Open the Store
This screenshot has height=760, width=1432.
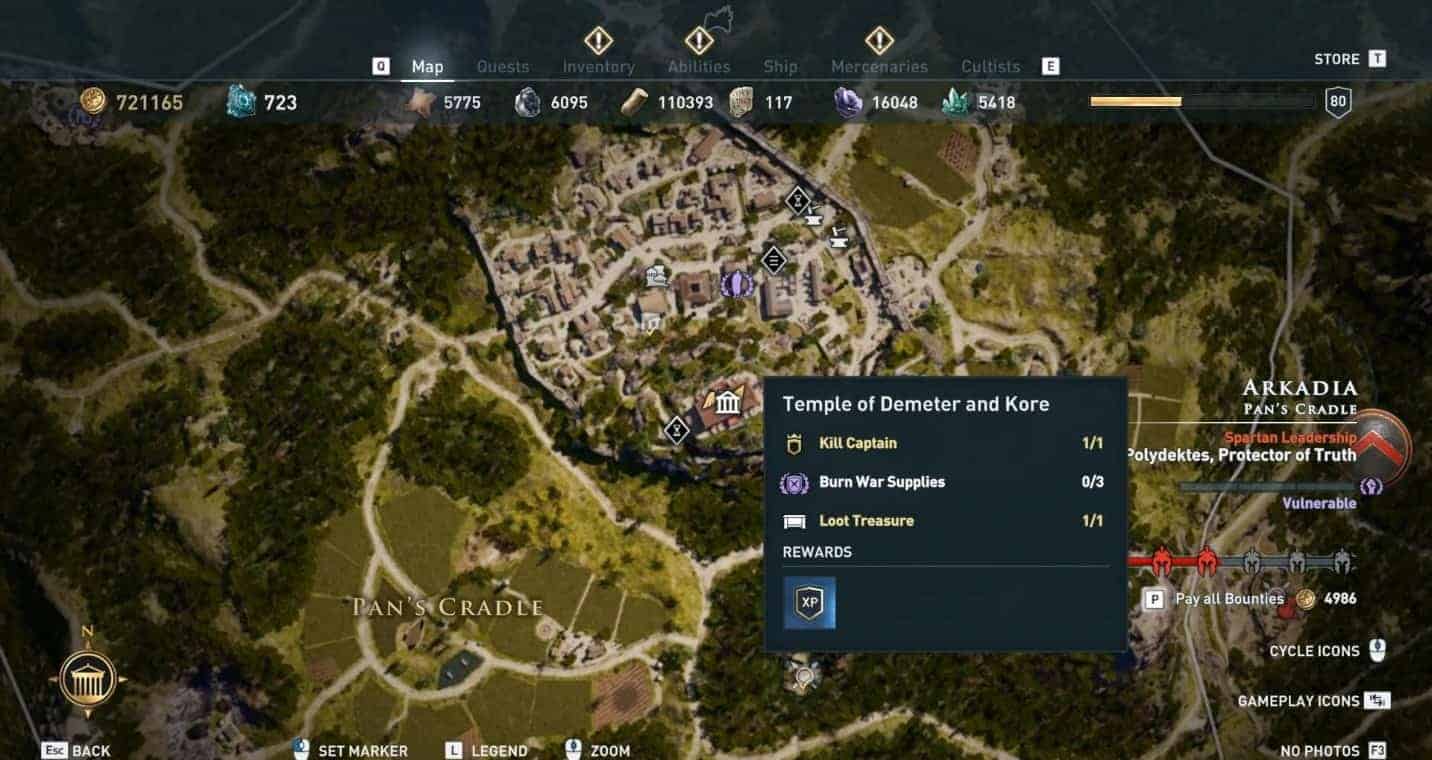coord(1337,59)
